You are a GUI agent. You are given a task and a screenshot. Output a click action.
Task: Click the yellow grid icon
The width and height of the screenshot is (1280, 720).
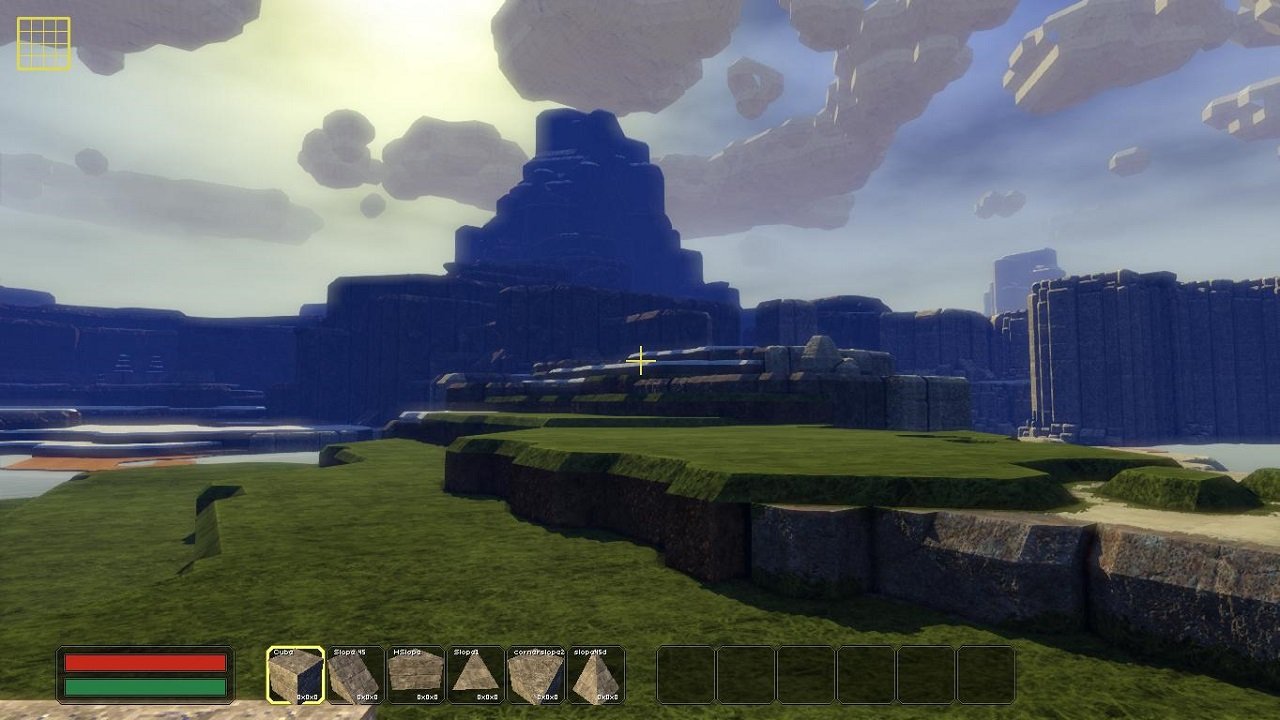(44, 44)
